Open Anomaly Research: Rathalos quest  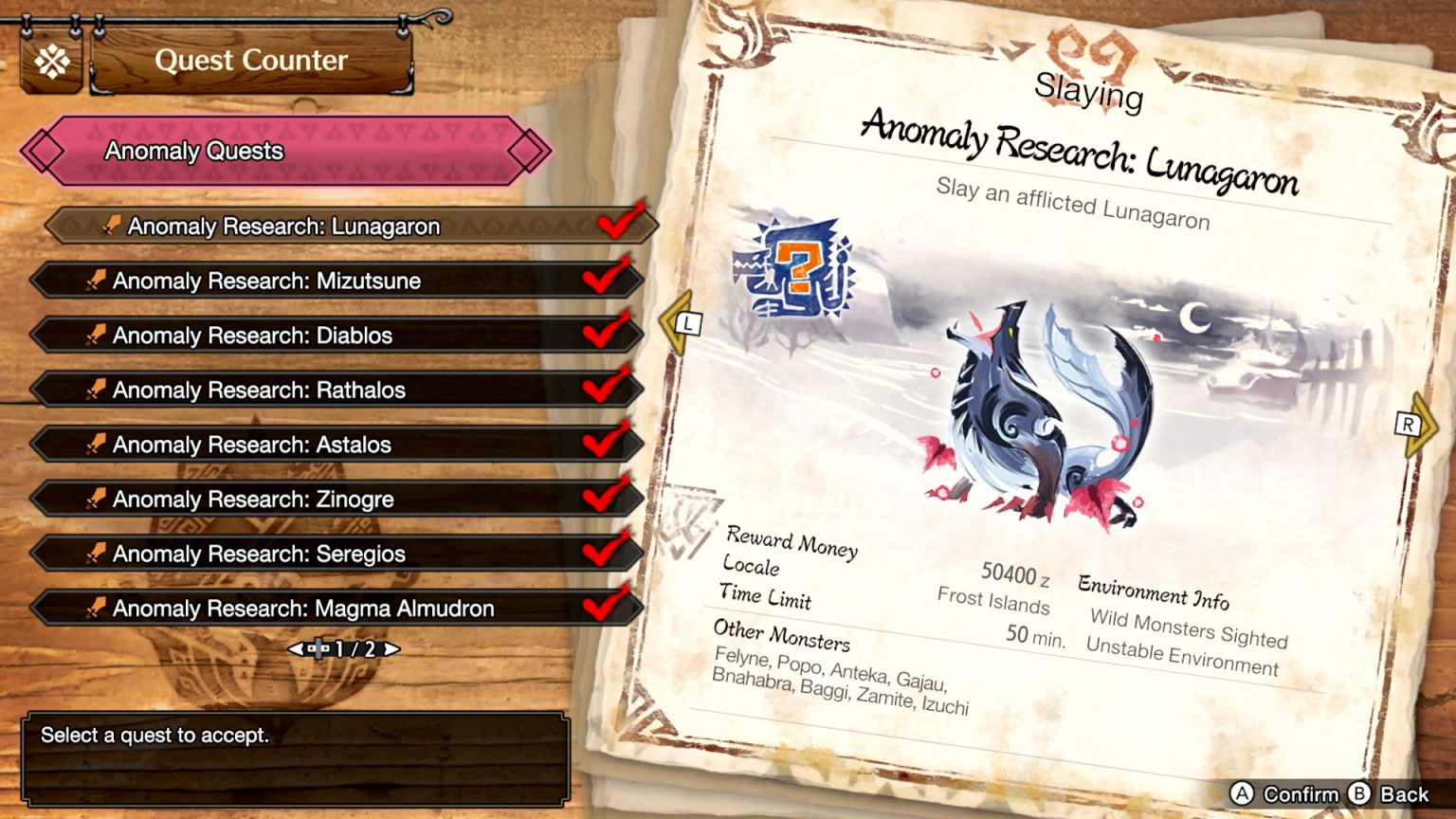point(337,390)
